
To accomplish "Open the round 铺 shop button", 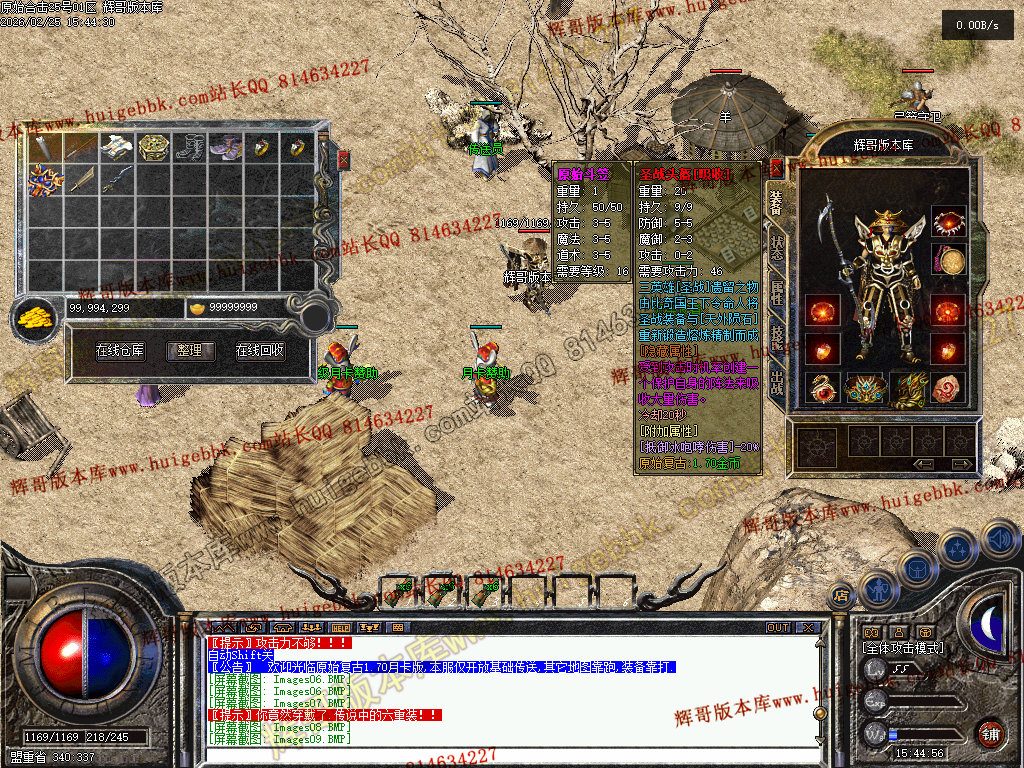I will (x=990, y=732).
